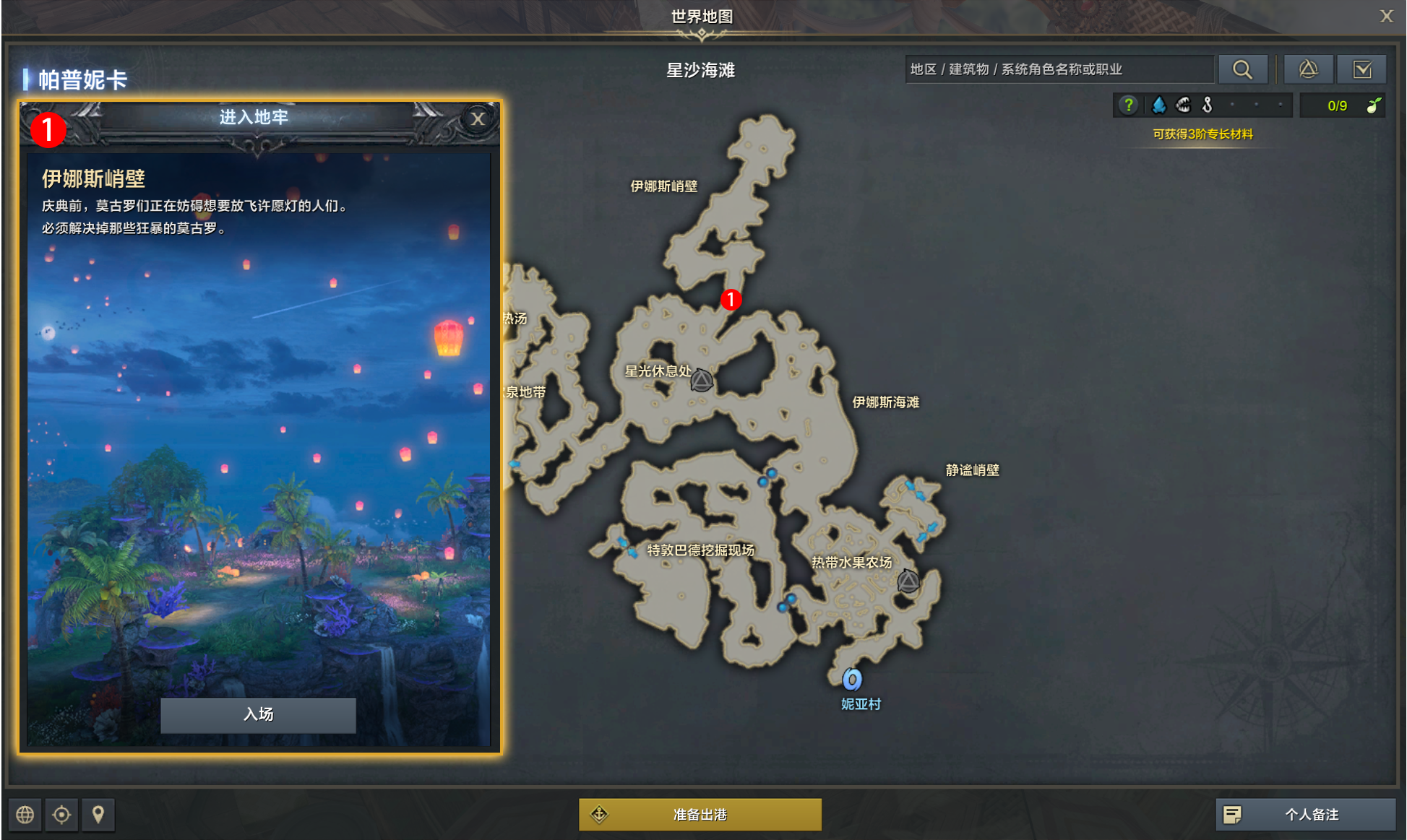The image size is (1407, 840).
Task: Close the 进入地牢 dungeon panel
Action: 478,118
